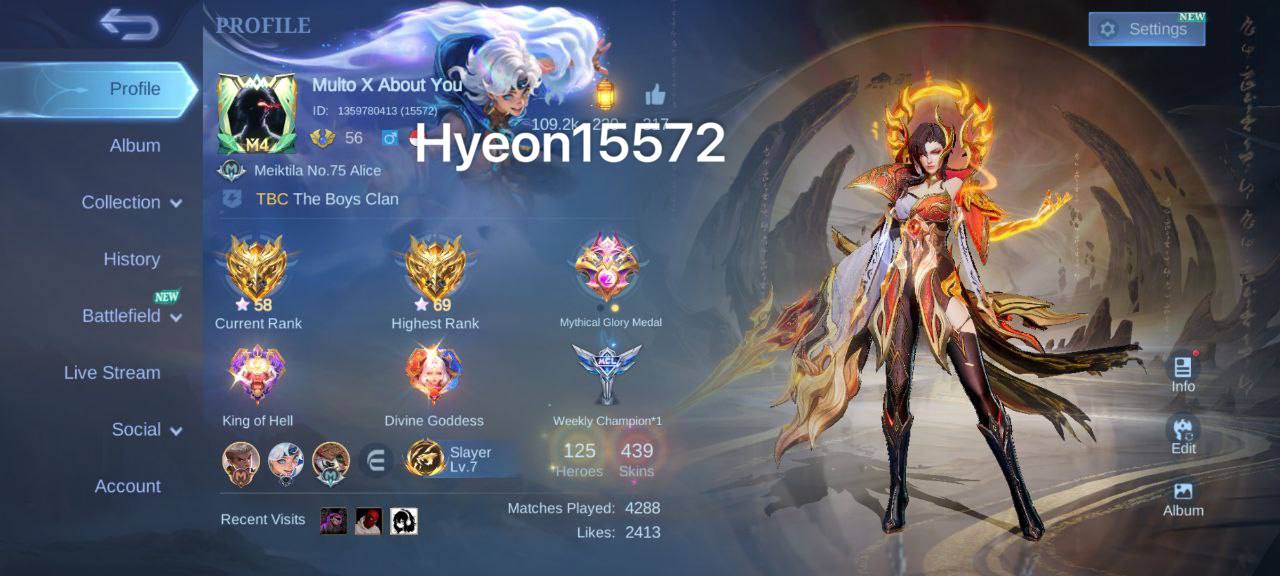Open the Album icon beside the hero
Screen dimensions: 1280x576
click(1183, 497)
